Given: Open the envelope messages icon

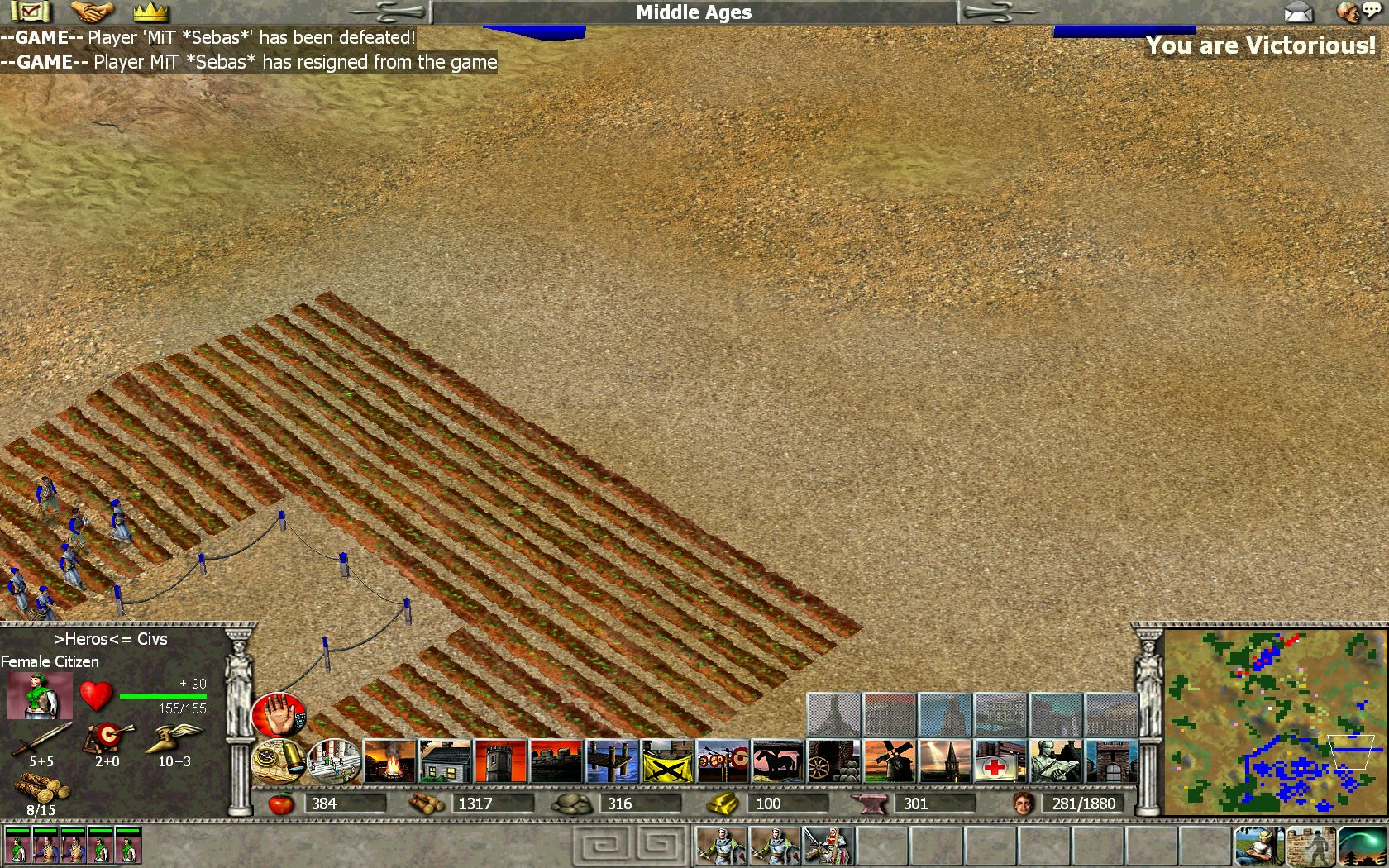Looking at the screenshot, I should click(x=1298, y=12).
